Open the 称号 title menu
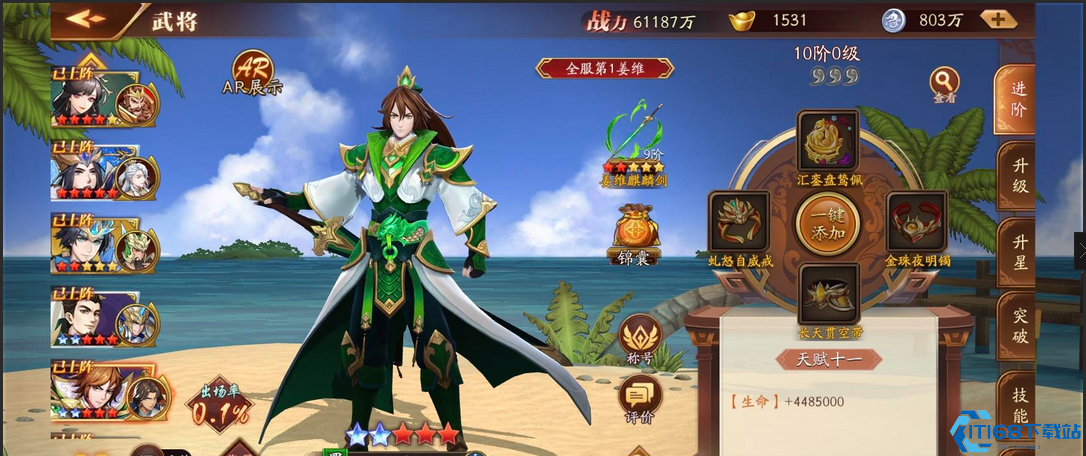Viewport: 1086px width, 456px height. click(x=640, y=338)
